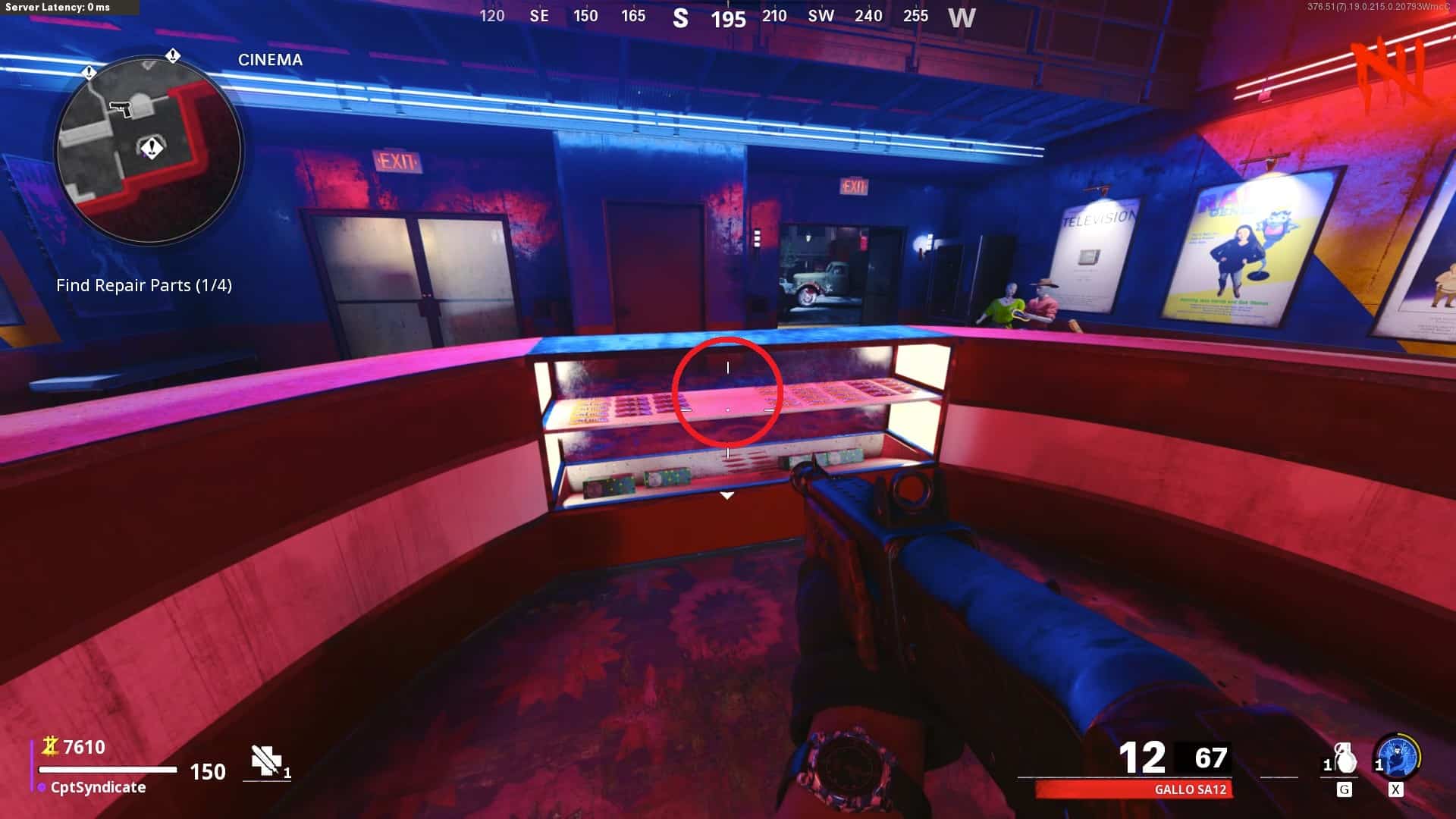Activate the blue field upgrade icon
This screenshot has width=1456, height=819.
tap(1397, 757)
